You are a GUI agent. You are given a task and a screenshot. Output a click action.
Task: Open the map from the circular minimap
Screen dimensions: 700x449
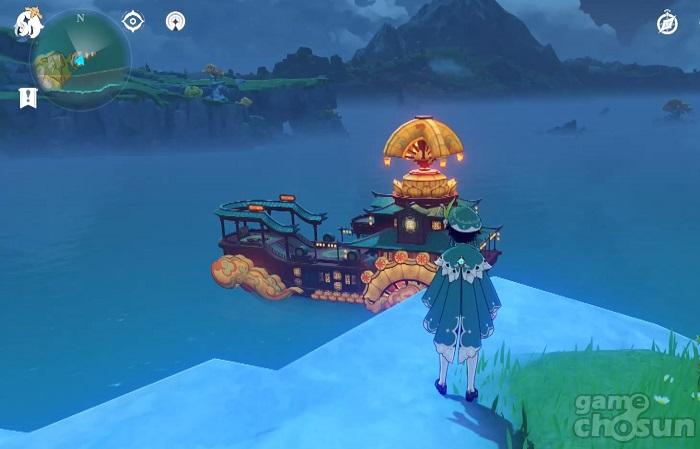tap(80, 60)
